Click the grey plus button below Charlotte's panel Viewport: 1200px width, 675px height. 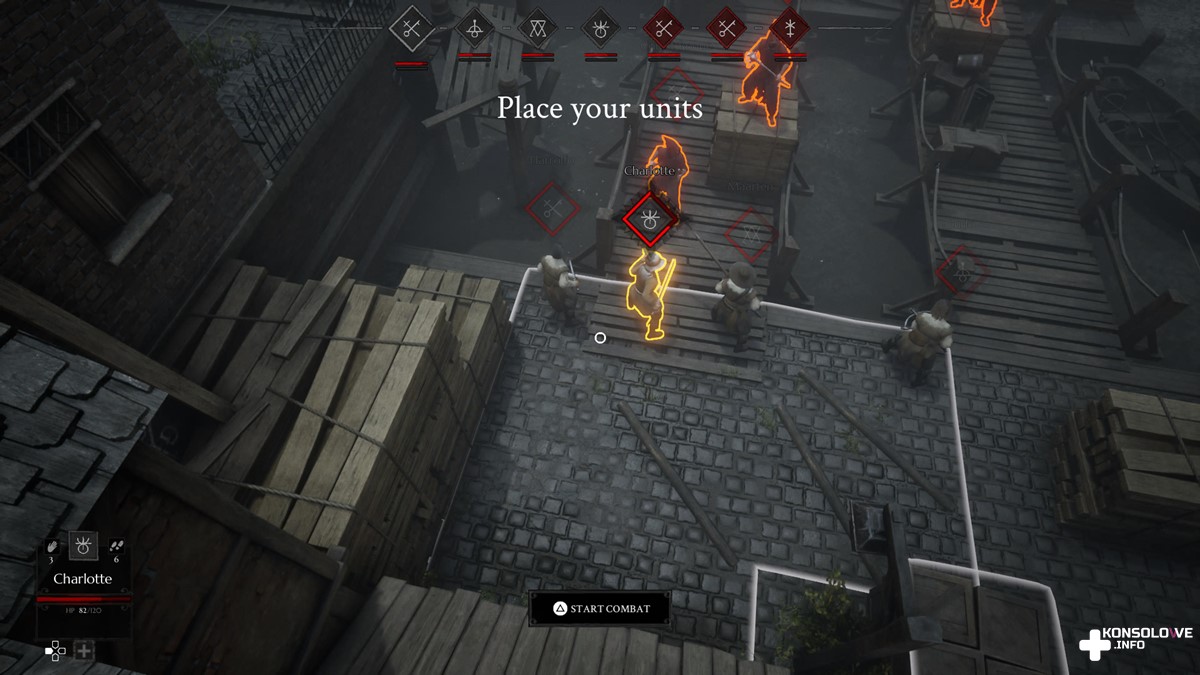coord(84,651)
